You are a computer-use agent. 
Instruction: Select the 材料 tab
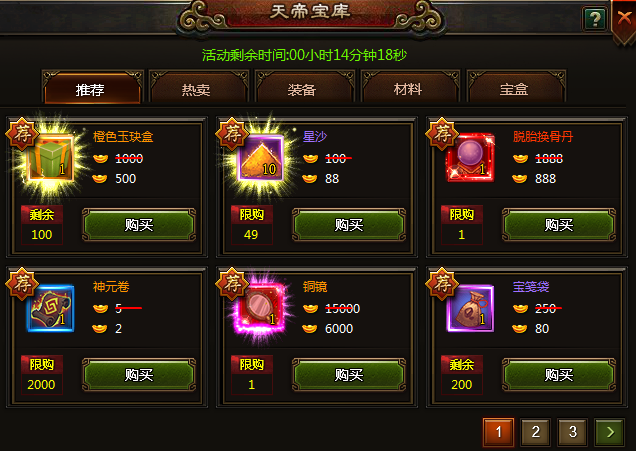pyautogui.click(x=407, y=89)
